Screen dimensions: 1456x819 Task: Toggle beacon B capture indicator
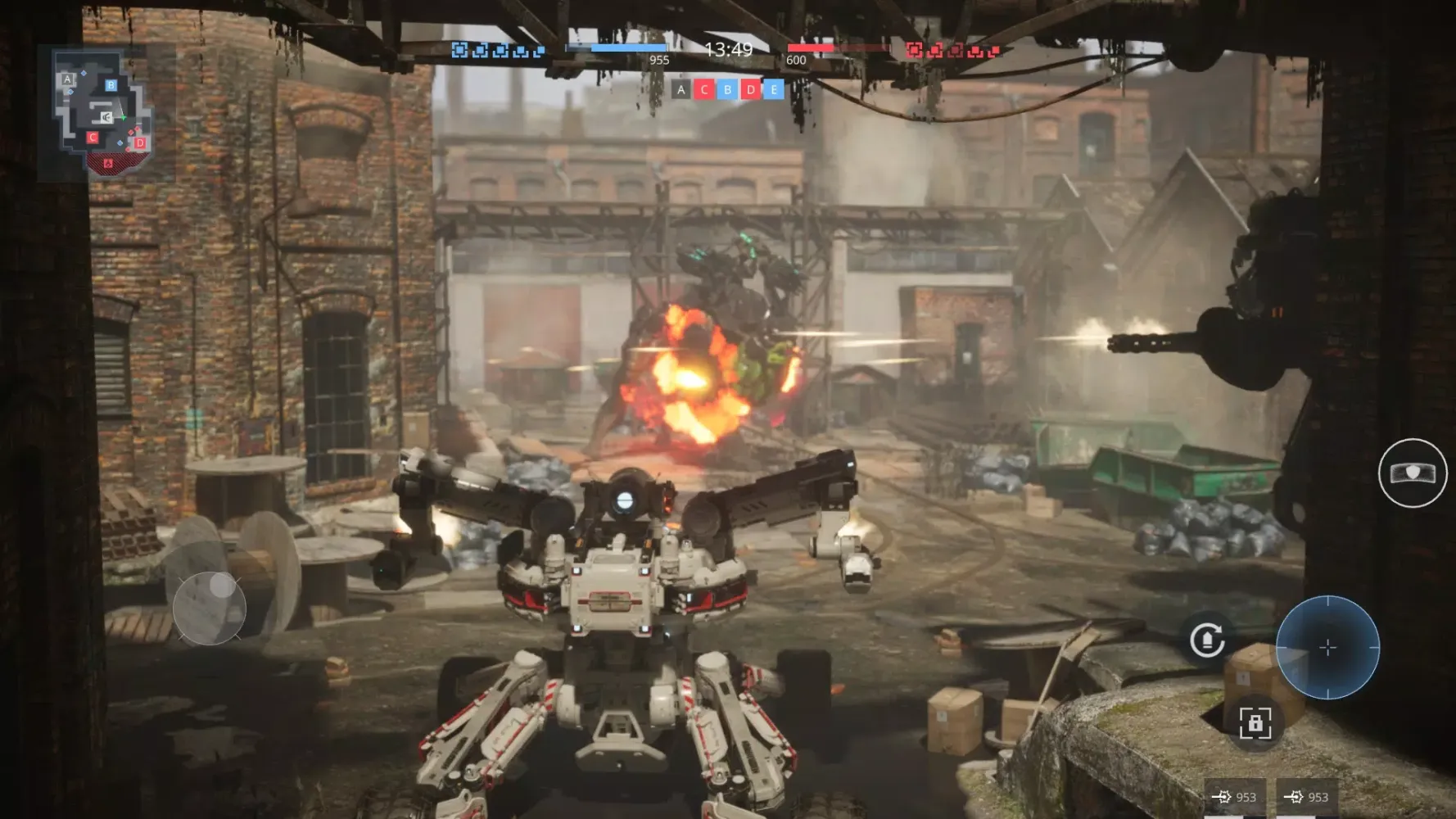(726, 89)
